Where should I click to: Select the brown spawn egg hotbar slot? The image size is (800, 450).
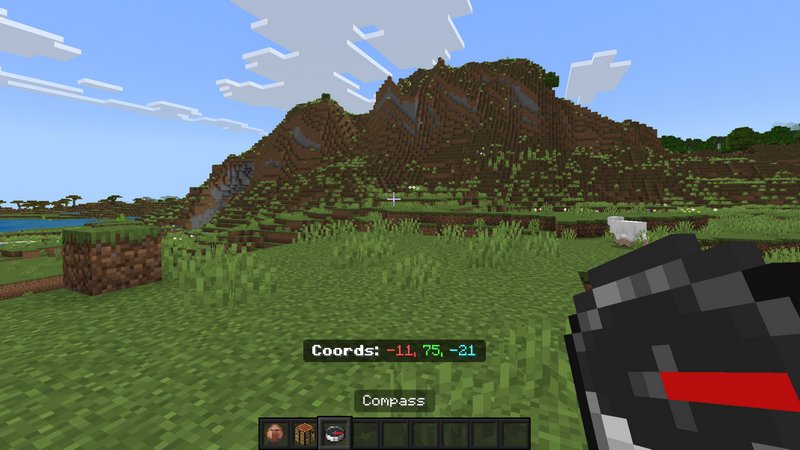[x=275, y=433]
